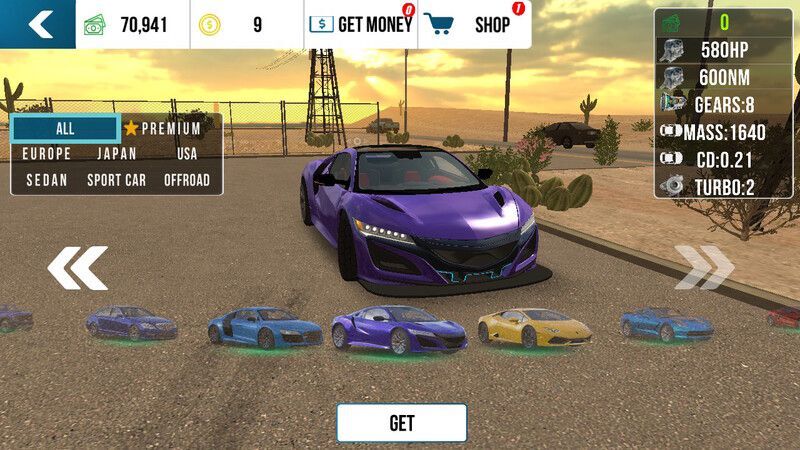
Task: Browse to previous cars with left chevrons
Action: click(77, 267)
